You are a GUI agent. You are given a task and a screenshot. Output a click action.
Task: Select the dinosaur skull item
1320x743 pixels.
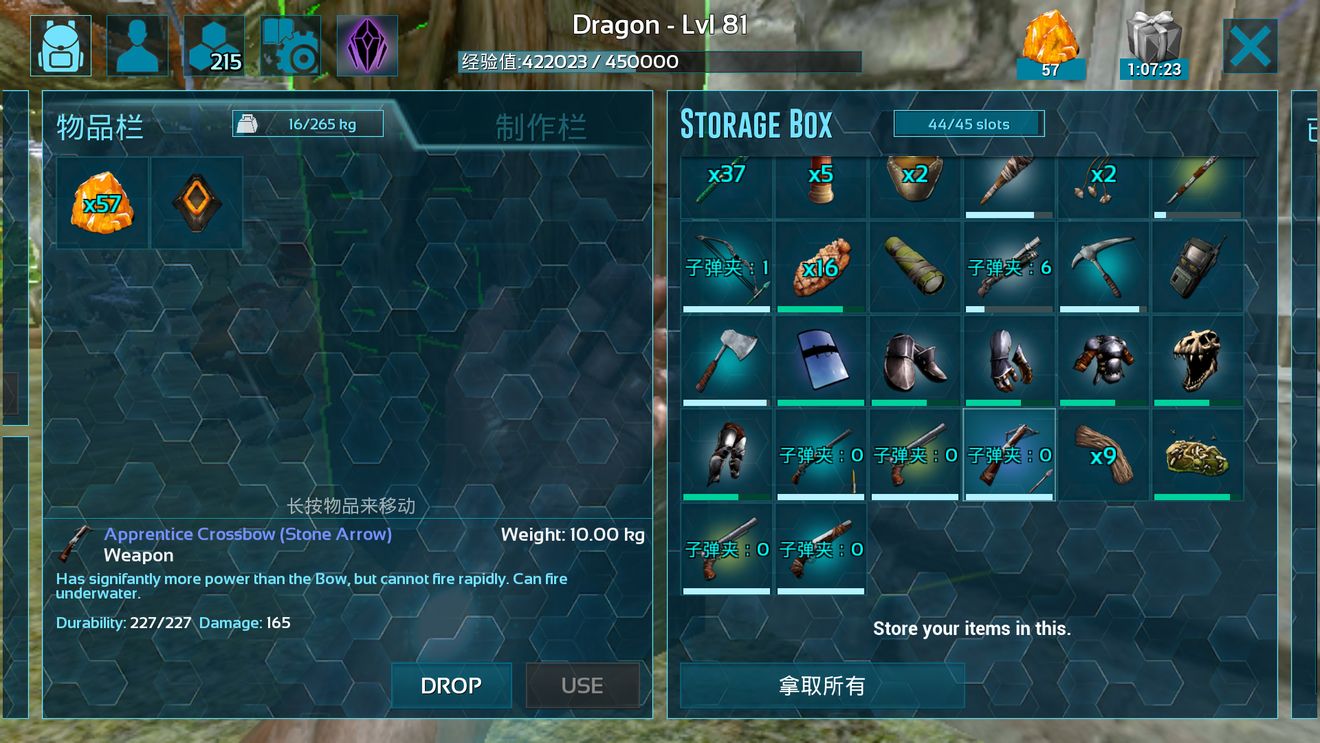pyautogui.click(x=1197, y=360)
